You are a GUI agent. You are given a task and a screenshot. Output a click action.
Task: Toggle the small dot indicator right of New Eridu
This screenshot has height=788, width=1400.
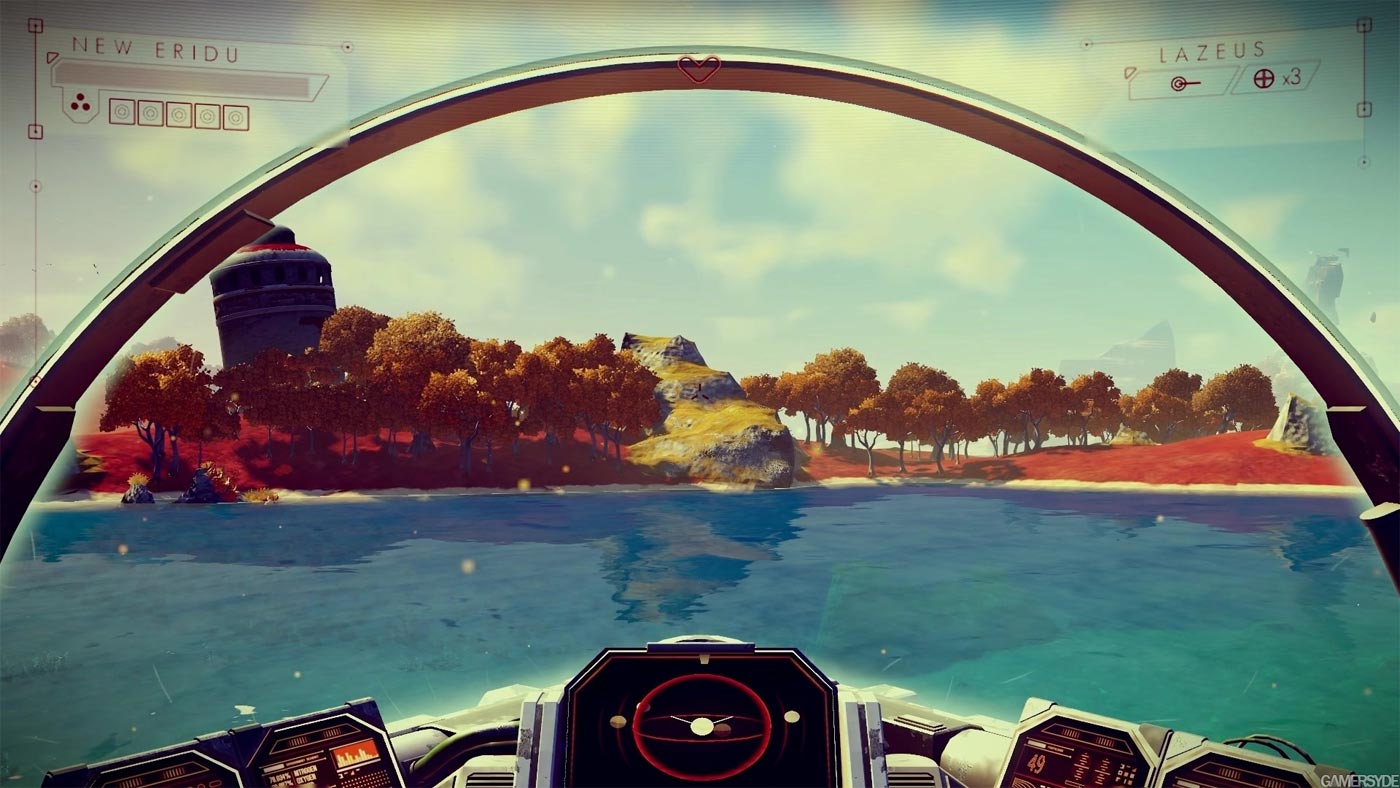click(346, 46)
